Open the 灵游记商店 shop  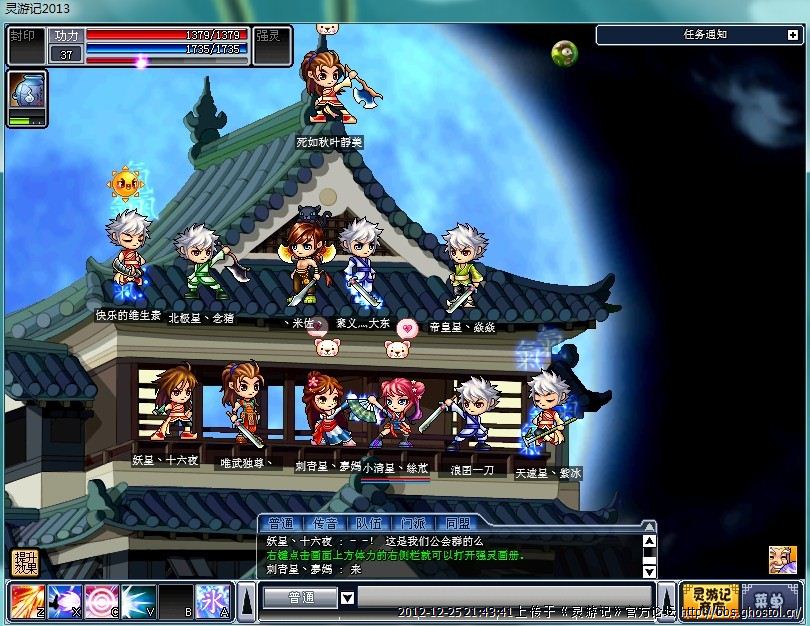point(709,600)
